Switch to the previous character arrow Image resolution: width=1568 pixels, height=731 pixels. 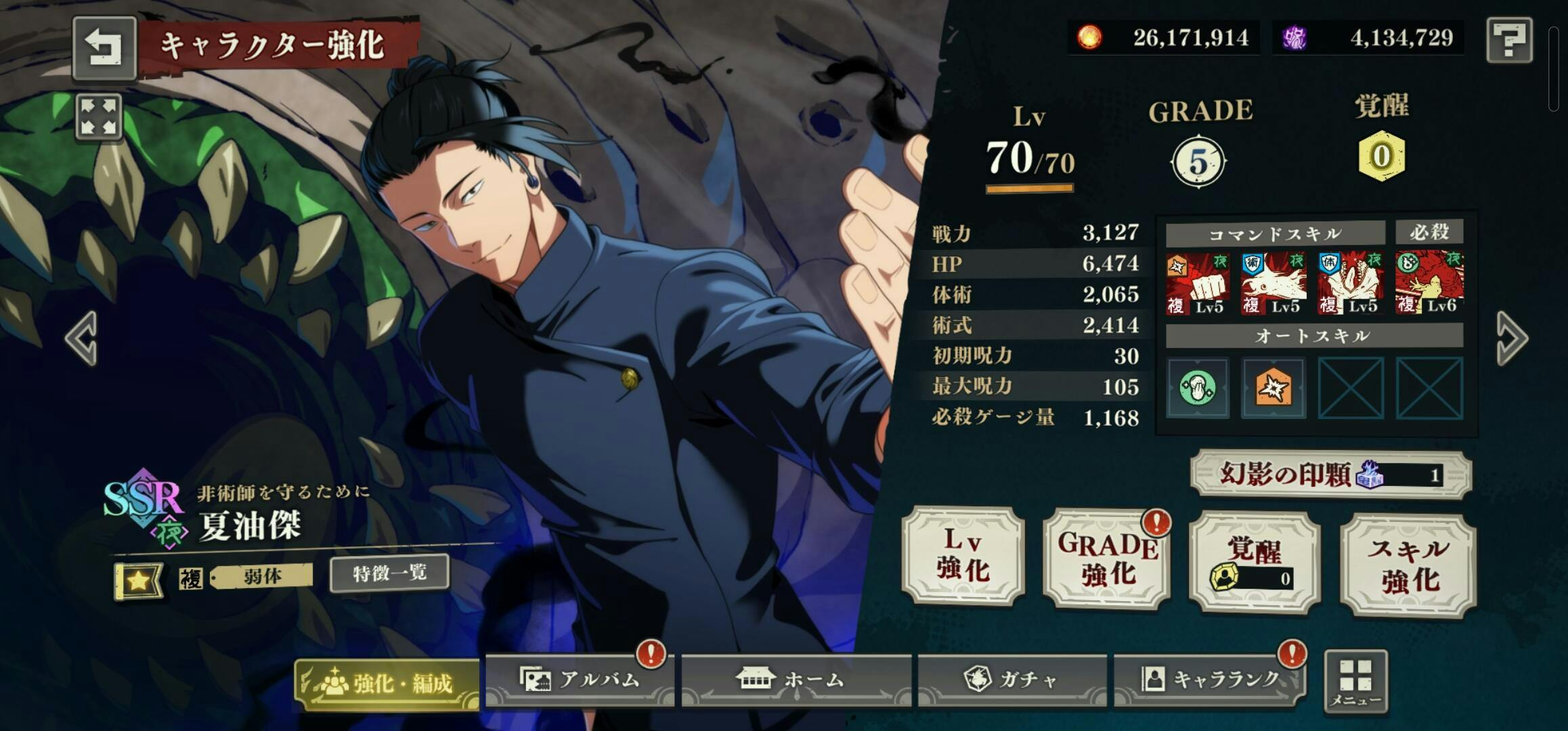point(82,338)
